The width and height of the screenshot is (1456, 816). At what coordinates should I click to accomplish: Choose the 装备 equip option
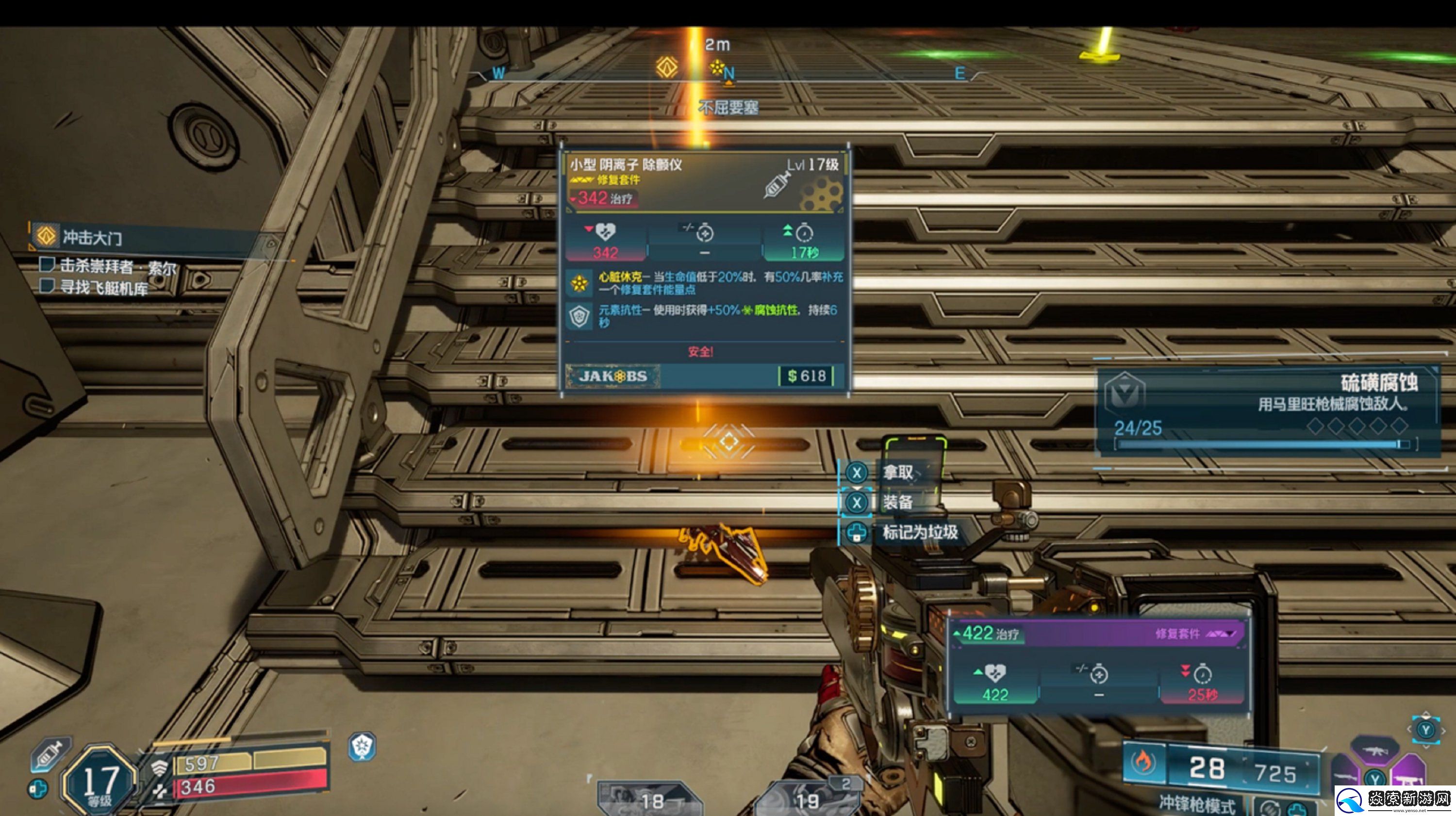pos(897,502)
